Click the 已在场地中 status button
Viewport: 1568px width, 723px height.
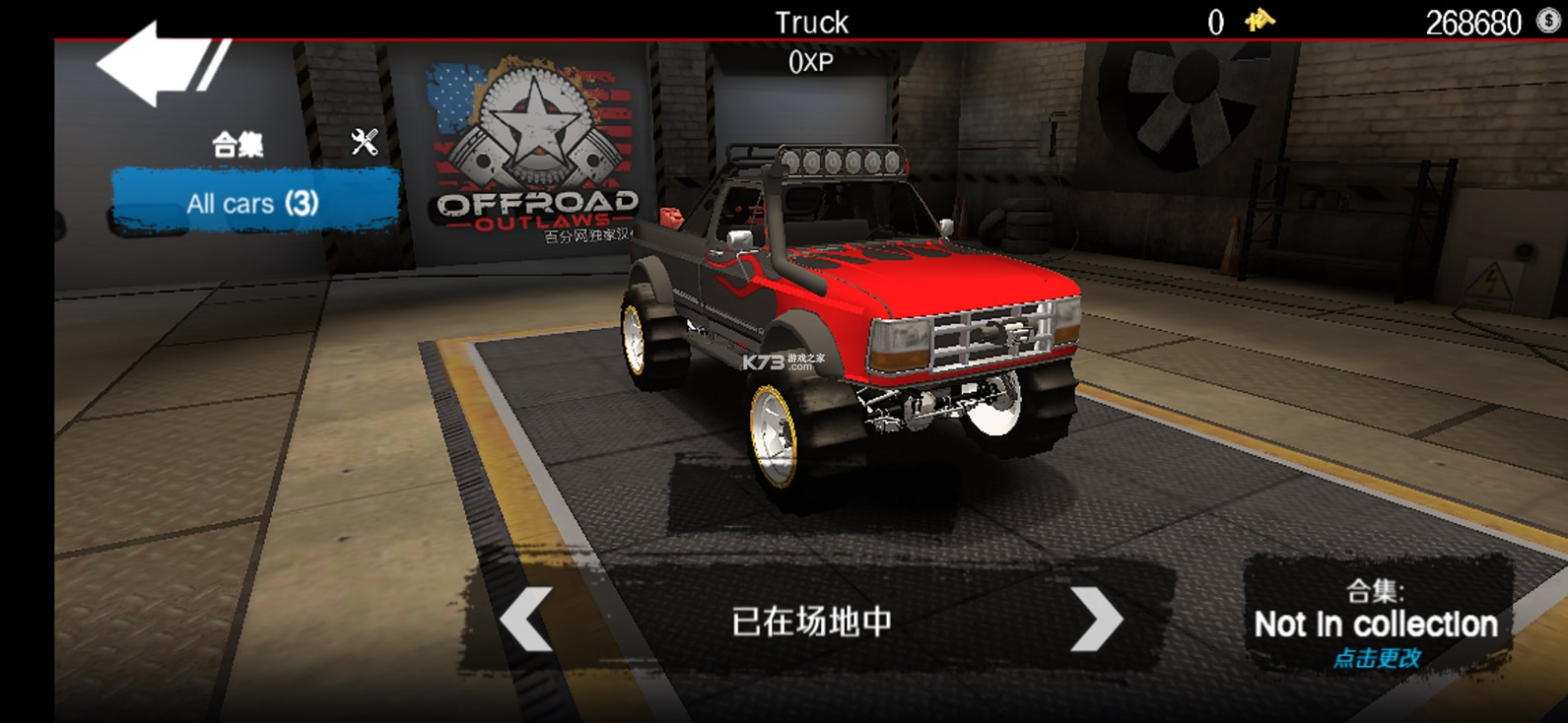(811, 622)
